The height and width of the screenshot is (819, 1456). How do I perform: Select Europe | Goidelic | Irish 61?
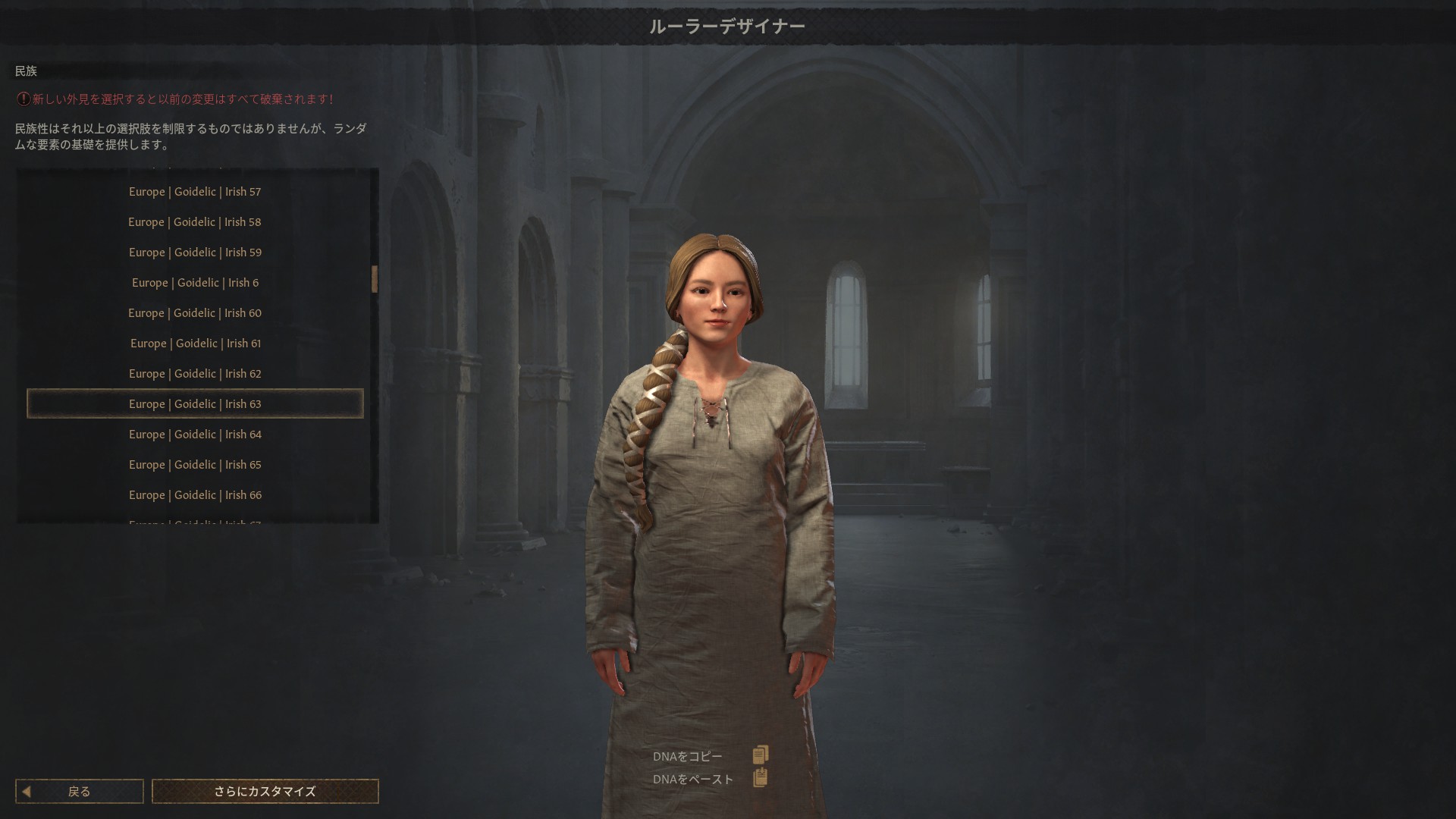point(195,343)
